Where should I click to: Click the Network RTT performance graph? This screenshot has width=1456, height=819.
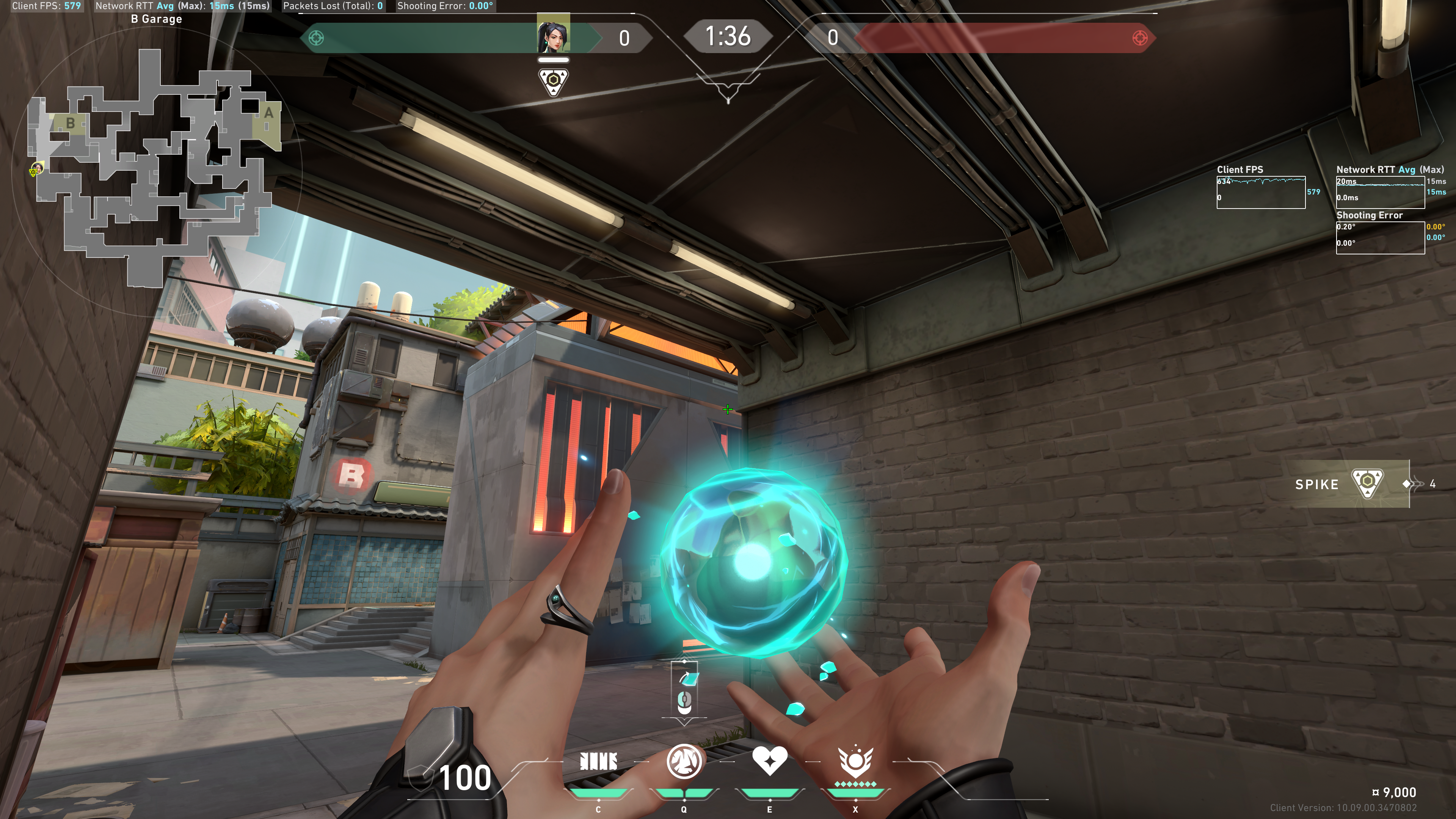point(1380,192)
